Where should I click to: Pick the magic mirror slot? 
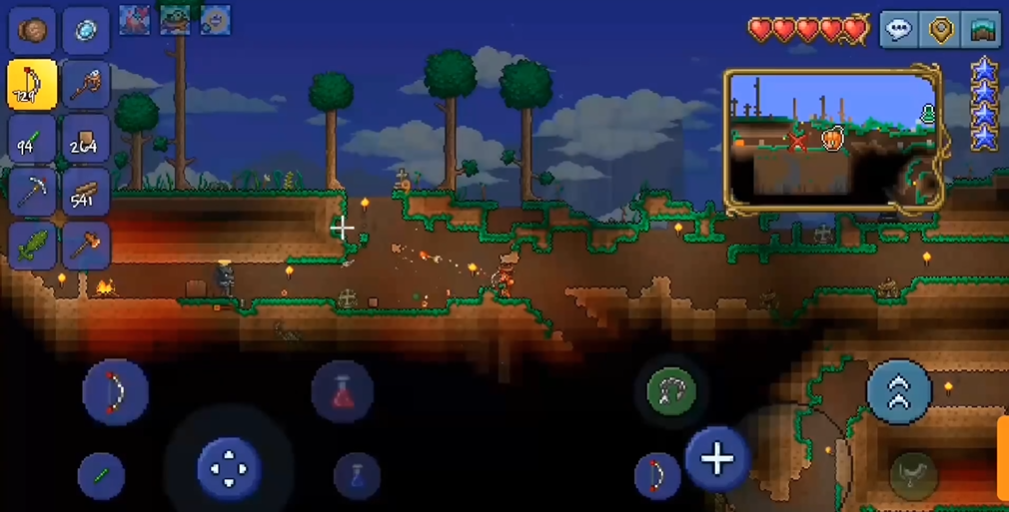coord(86,30)
